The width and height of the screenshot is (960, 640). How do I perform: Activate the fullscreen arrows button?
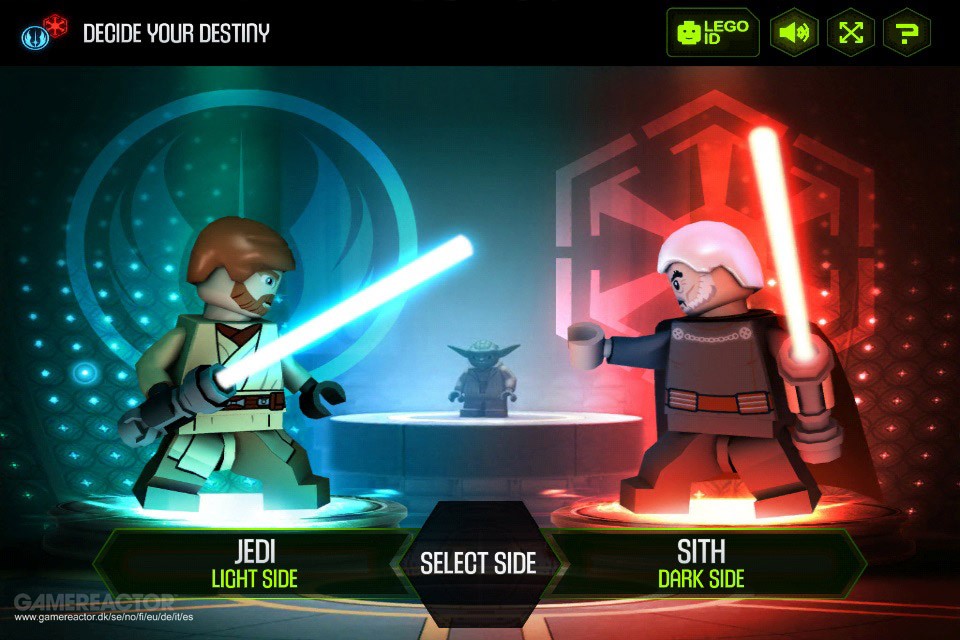coord(851,33)
